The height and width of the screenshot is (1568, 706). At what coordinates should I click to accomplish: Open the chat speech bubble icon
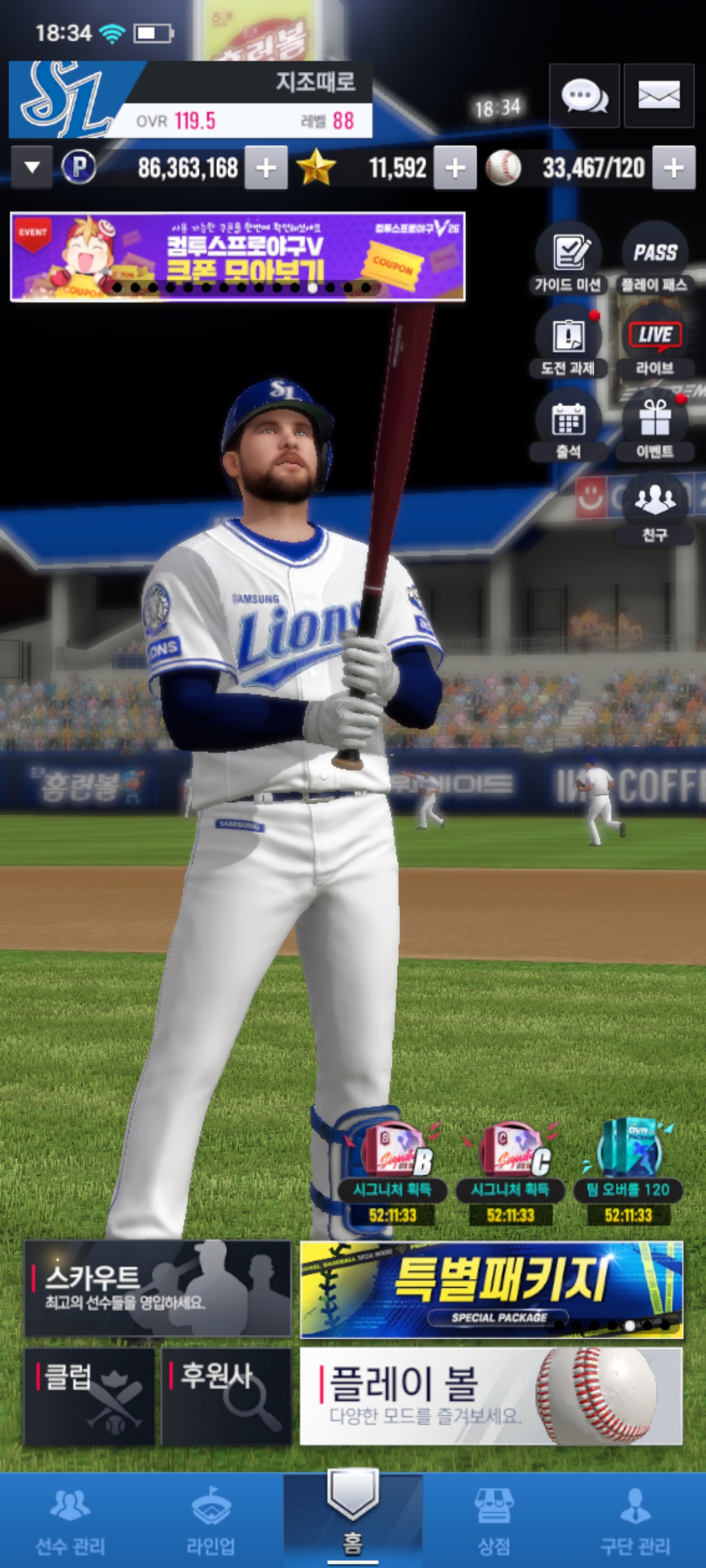pos(584,96)
